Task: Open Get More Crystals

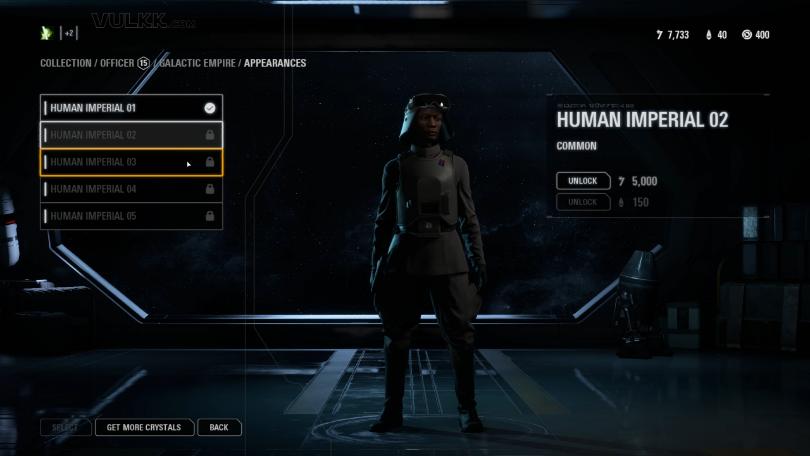Action: [144, 427]
